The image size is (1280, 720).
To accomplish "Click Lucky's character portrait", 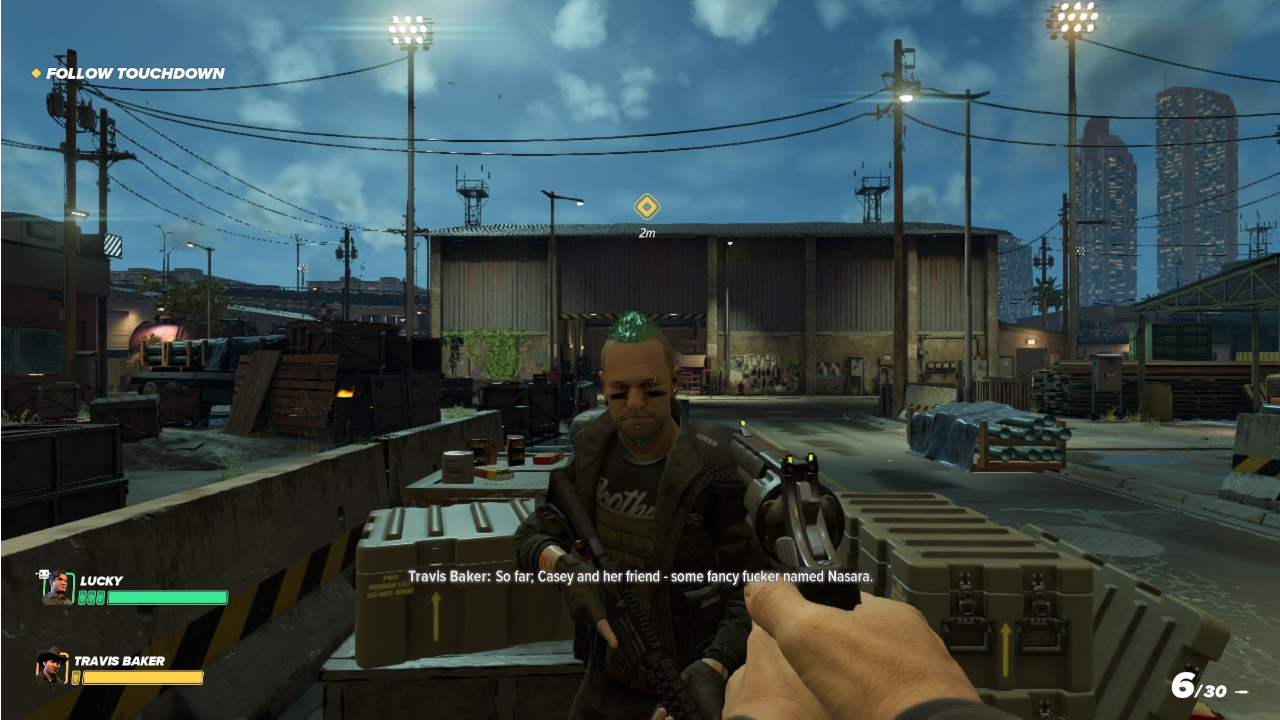I will [x=58, y=588].
